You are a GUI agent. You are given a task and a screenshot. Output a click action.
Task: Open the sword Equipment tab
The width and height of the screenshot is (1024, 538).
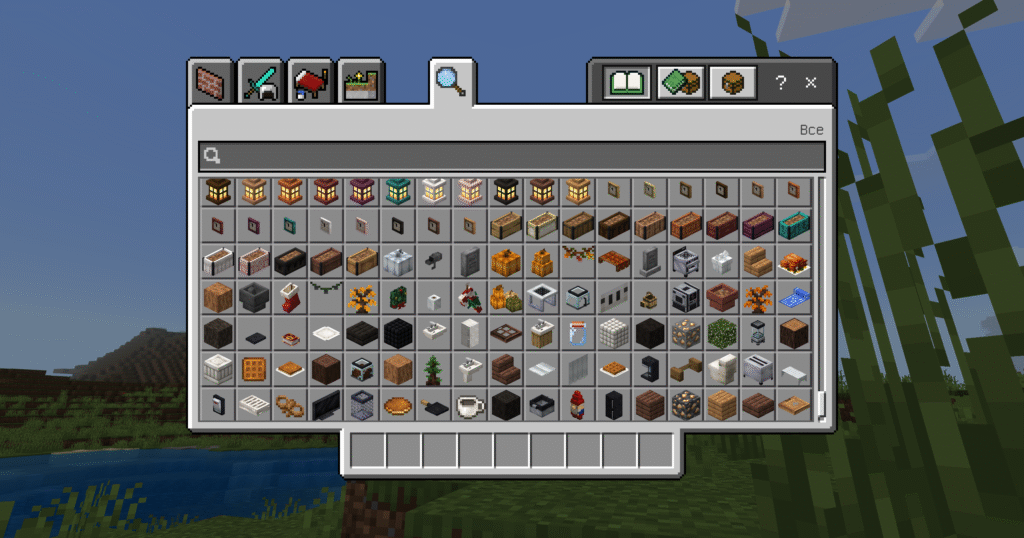[260, 82]
